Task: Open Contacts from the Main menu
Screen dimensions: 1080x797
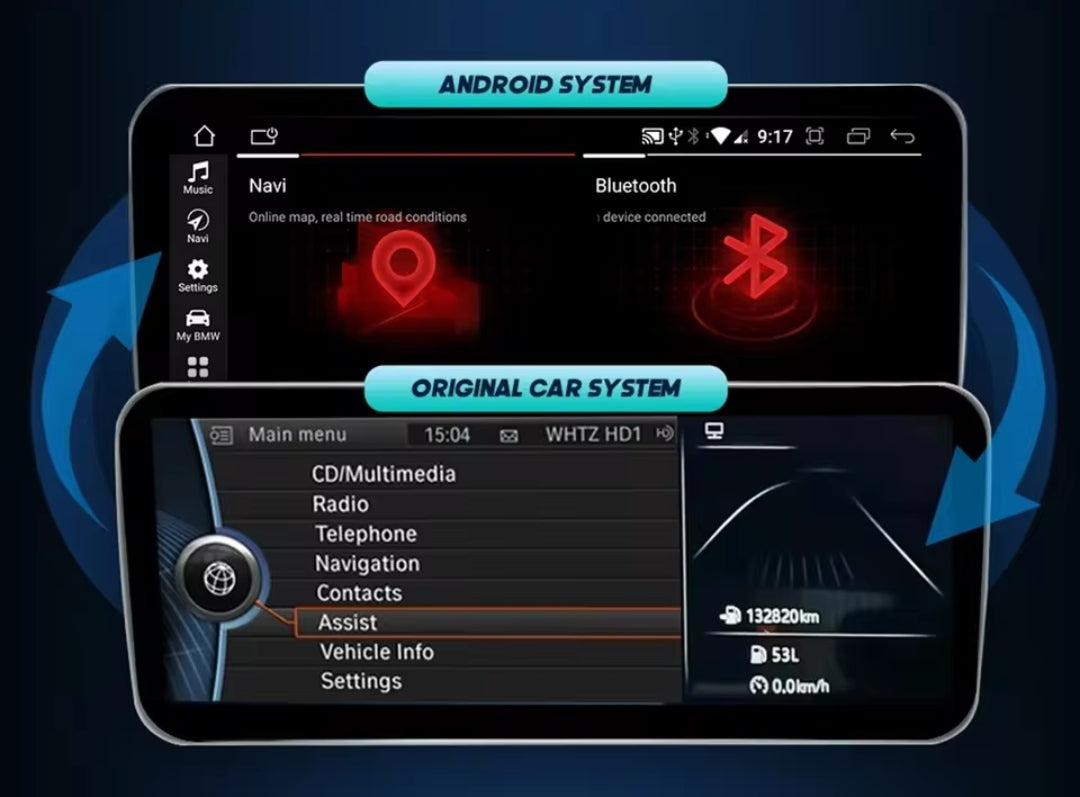Action: click(x=359, y=593)
